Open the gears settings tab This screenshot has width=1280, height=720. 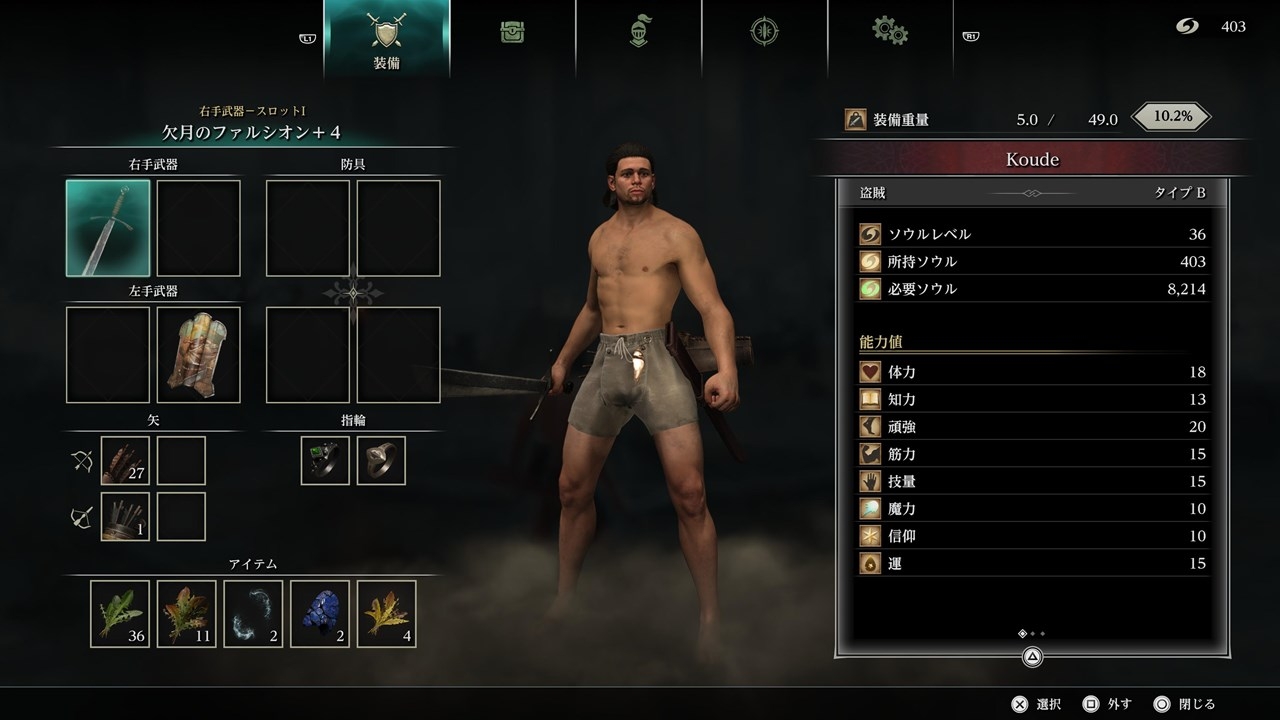tap(889, 30)
